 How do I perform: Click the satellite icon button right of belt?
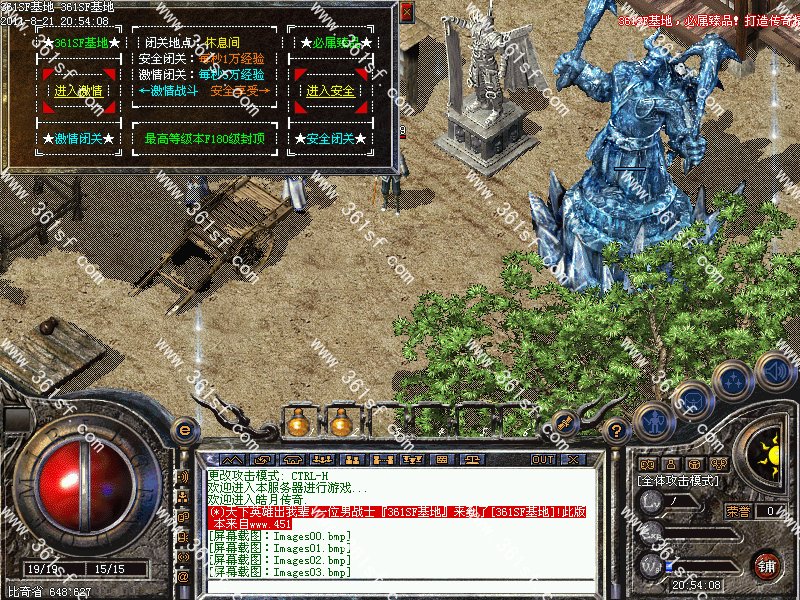(564, 422)
